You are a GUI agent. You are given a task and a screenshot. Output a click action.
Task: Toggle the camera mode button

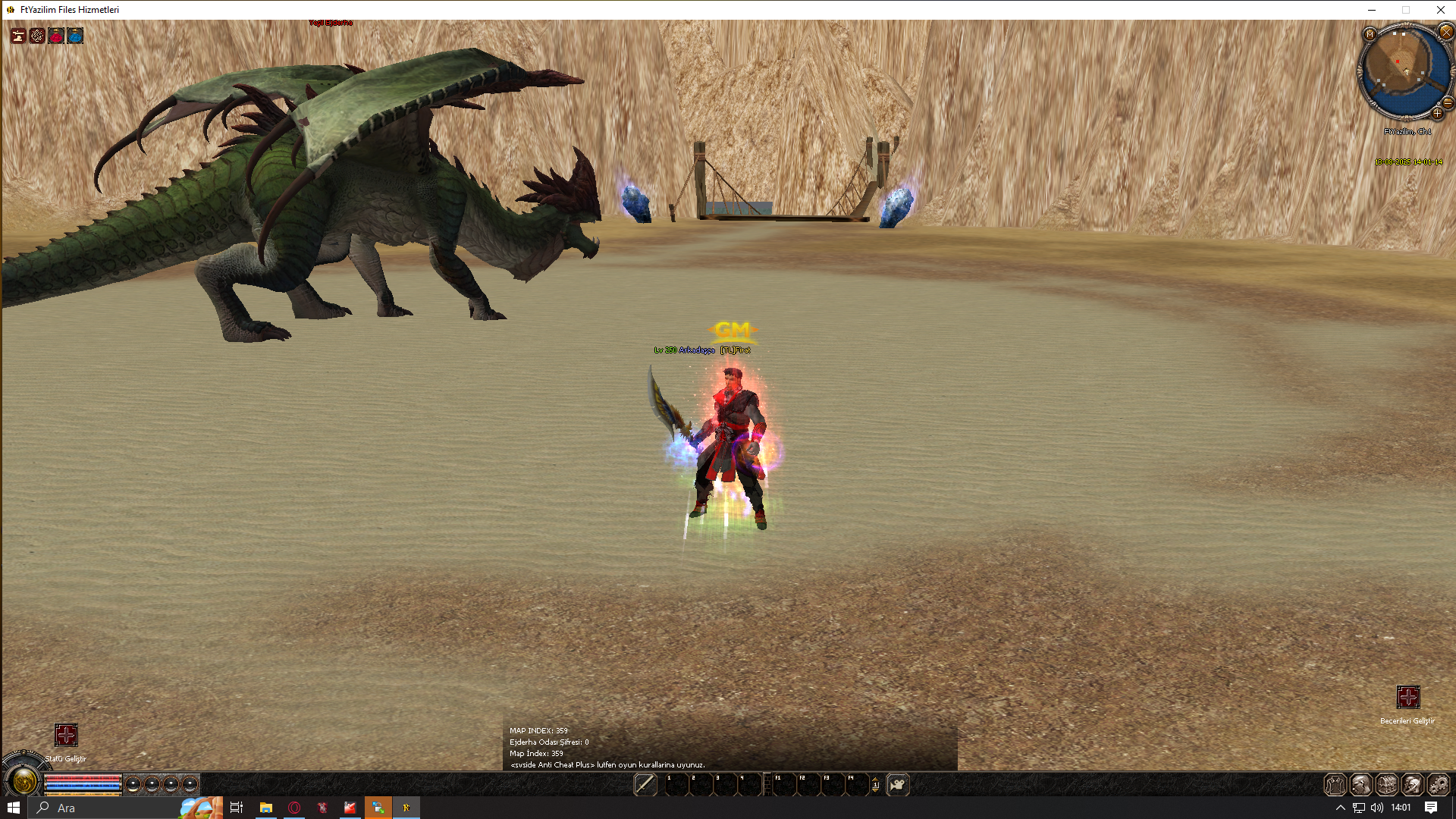(897, 784)
